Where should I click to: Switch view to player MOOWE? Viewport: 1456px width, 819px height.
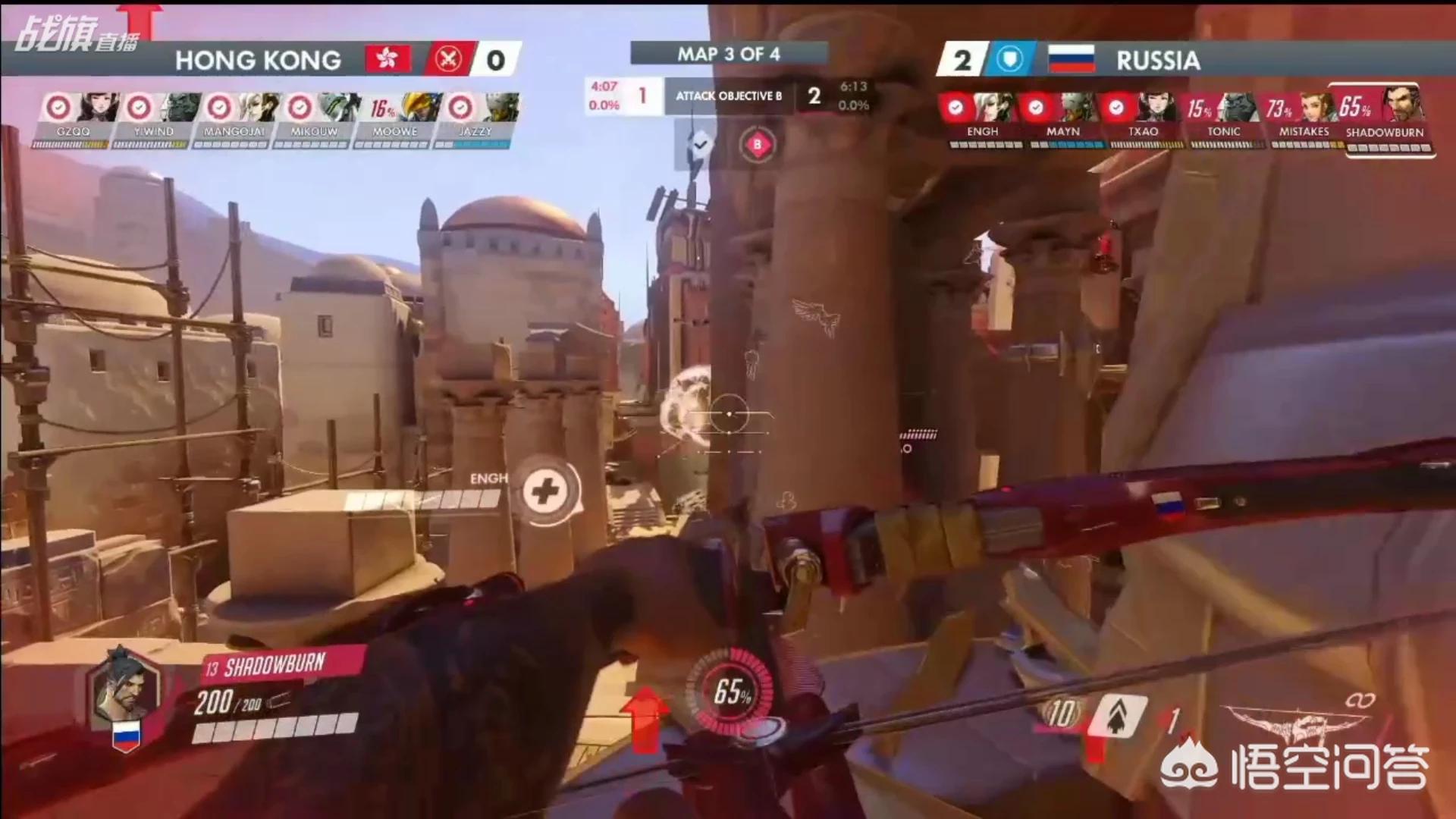coord(395,118)
